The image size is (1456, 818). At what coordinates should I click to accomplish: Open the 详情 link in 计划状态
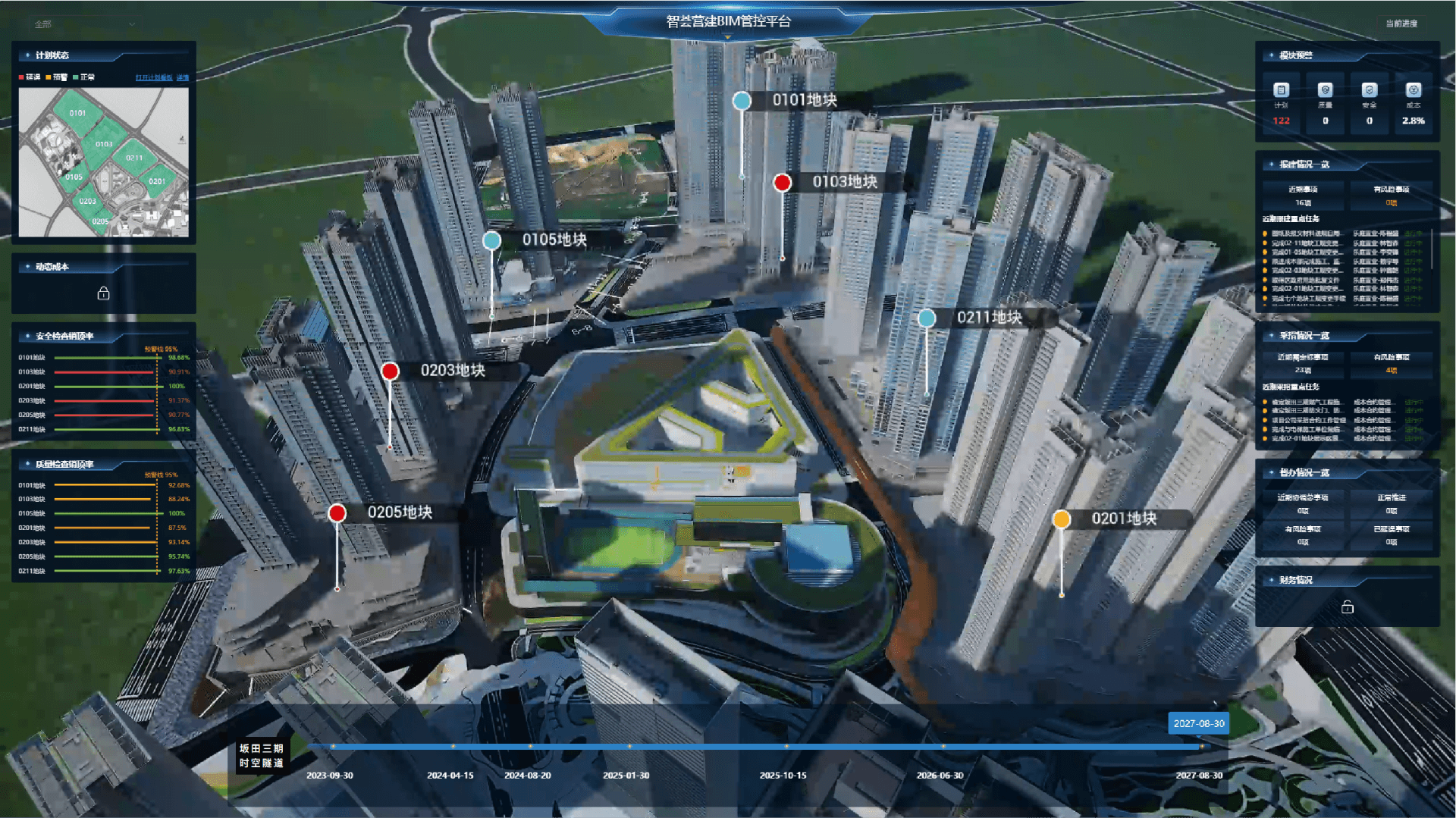tap(183, 77)
